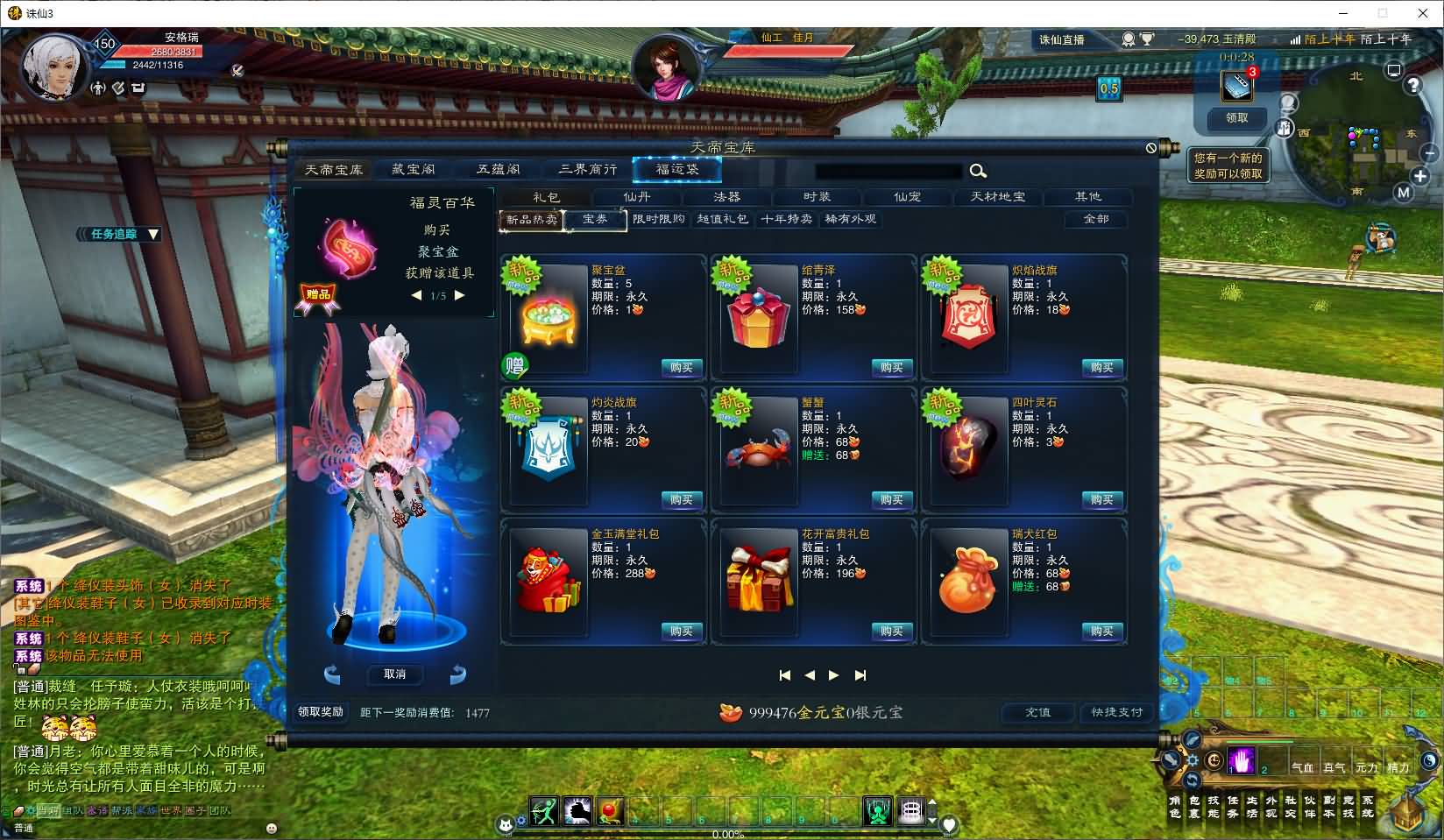Image resolution: width=1444 pixels, height=840 pixels.
Task: Open the 包裹 inventory icon
Action: (x=1195, y=807)
